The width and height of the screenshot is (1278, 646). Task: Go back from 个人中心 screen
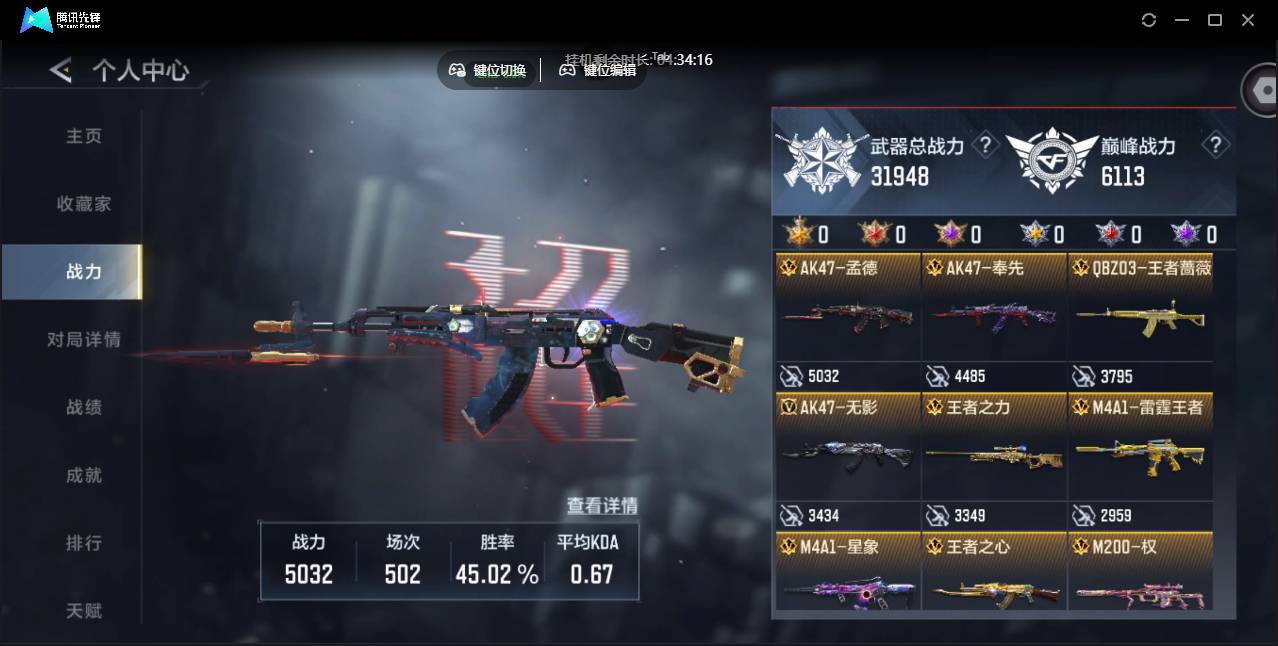(61, 70)
